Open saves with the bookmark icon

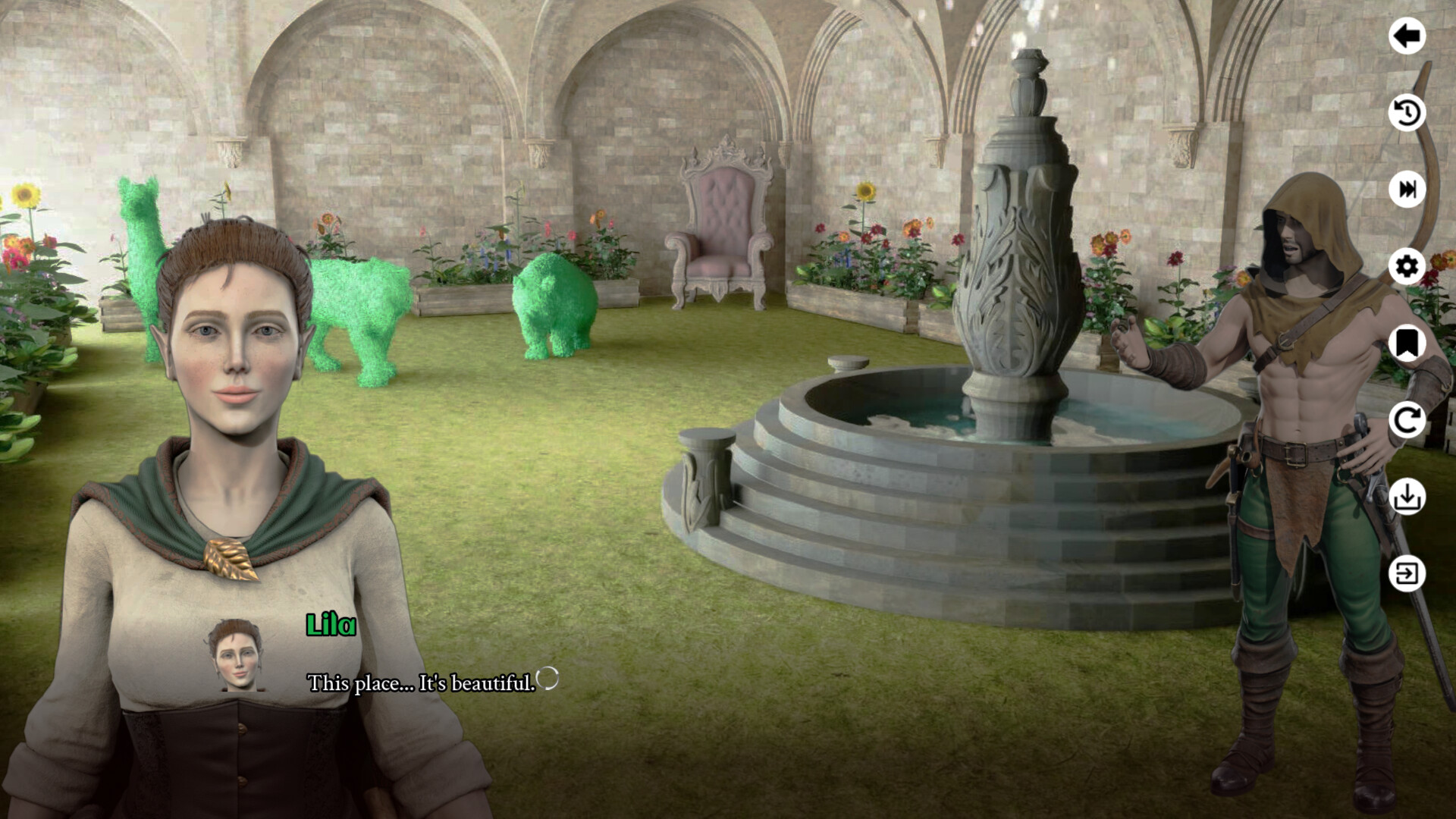point(1407,345)
